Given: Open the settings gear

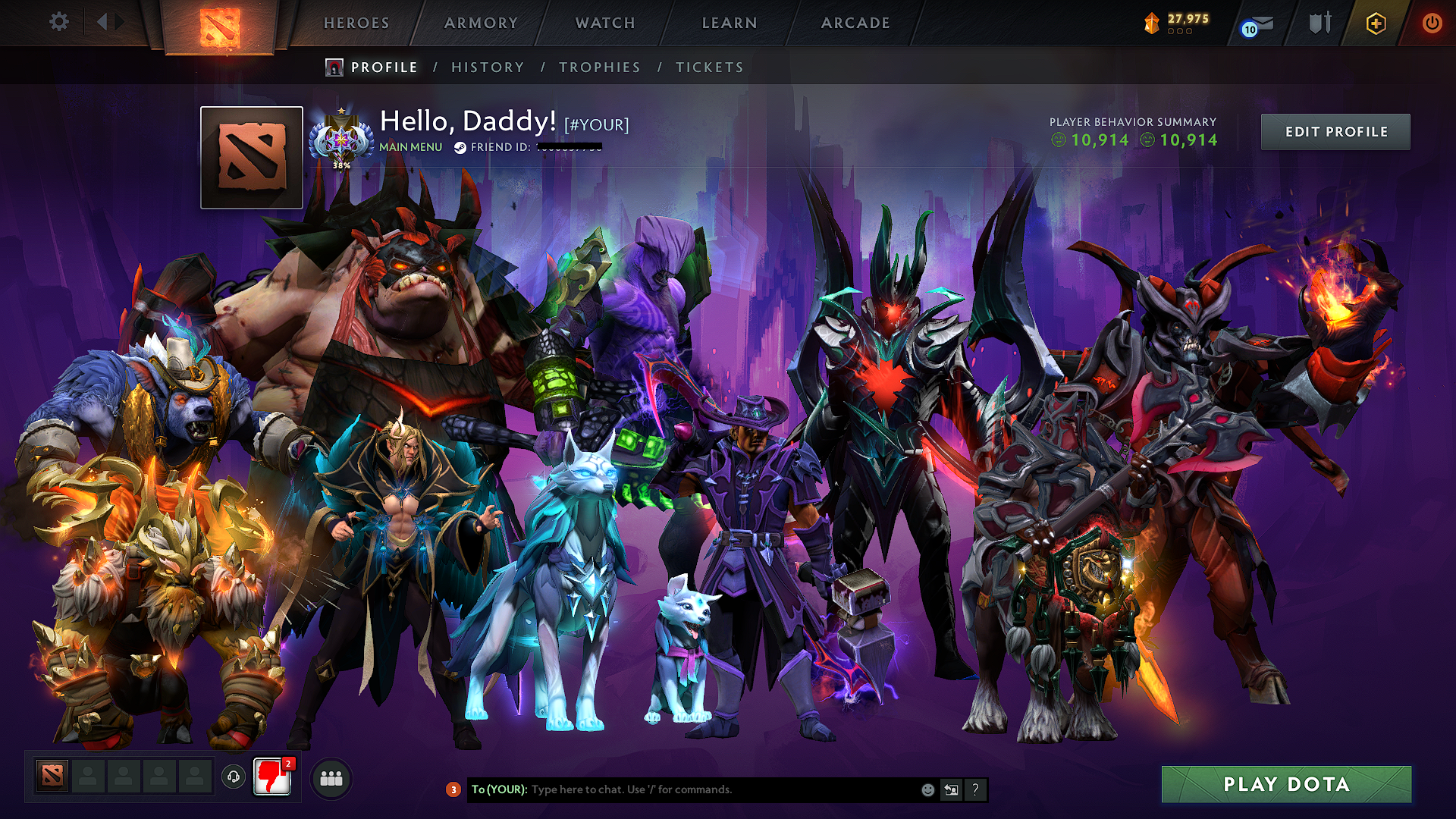Looking at the screenshot, I should 59,22.
